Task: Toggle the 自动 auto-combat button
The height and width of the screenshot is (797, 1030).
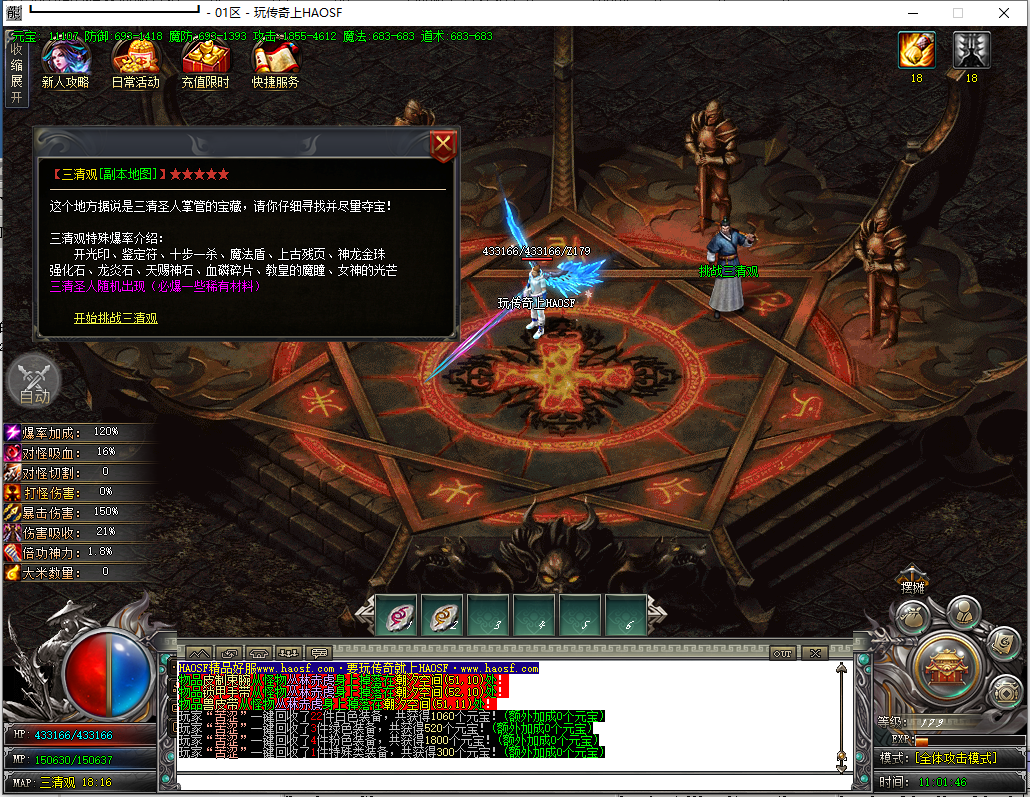Action: click(x=34, y=382)
